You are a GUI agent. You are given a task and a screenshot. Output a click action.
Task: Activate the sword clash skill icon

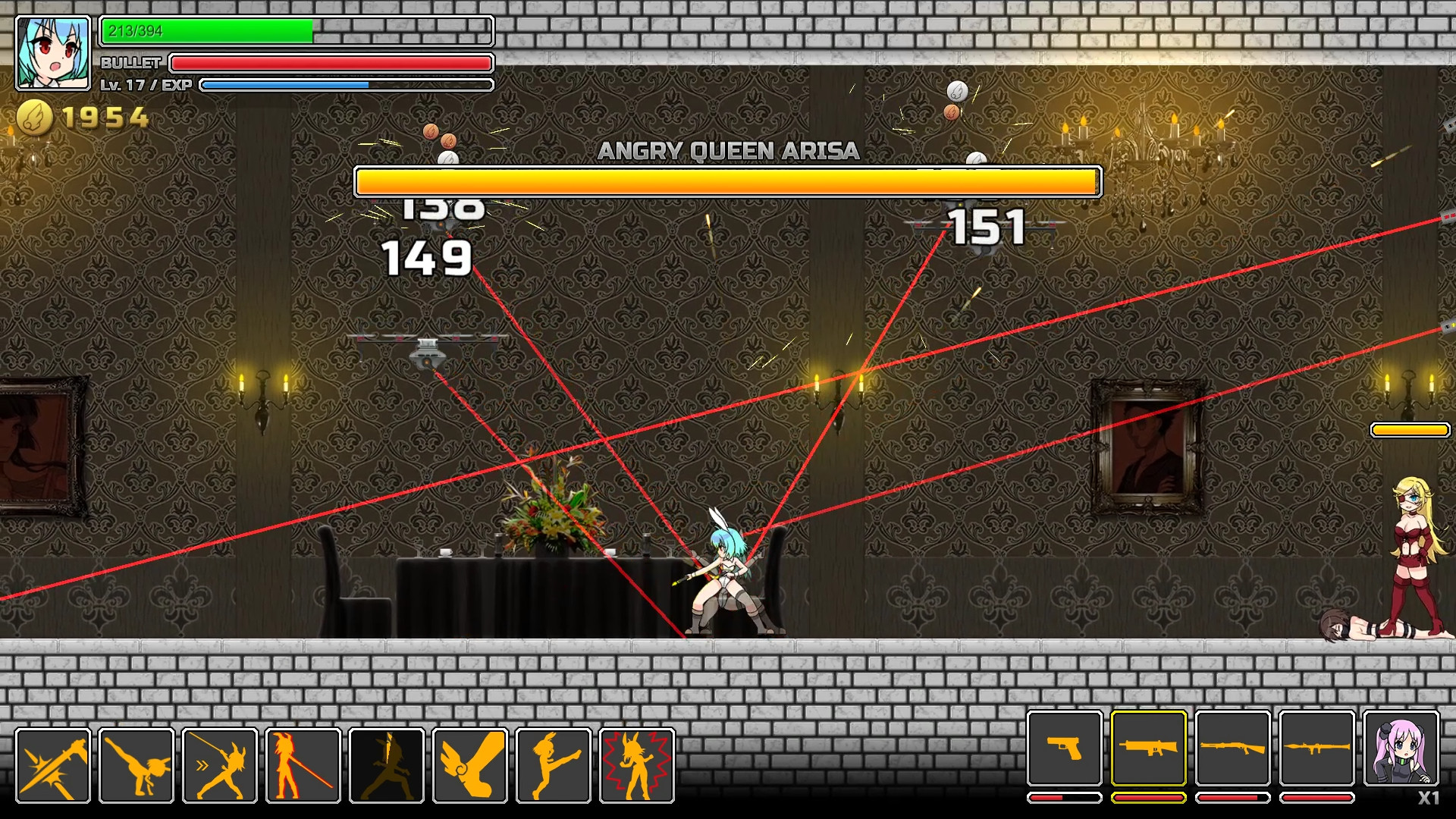click(53, 765)
